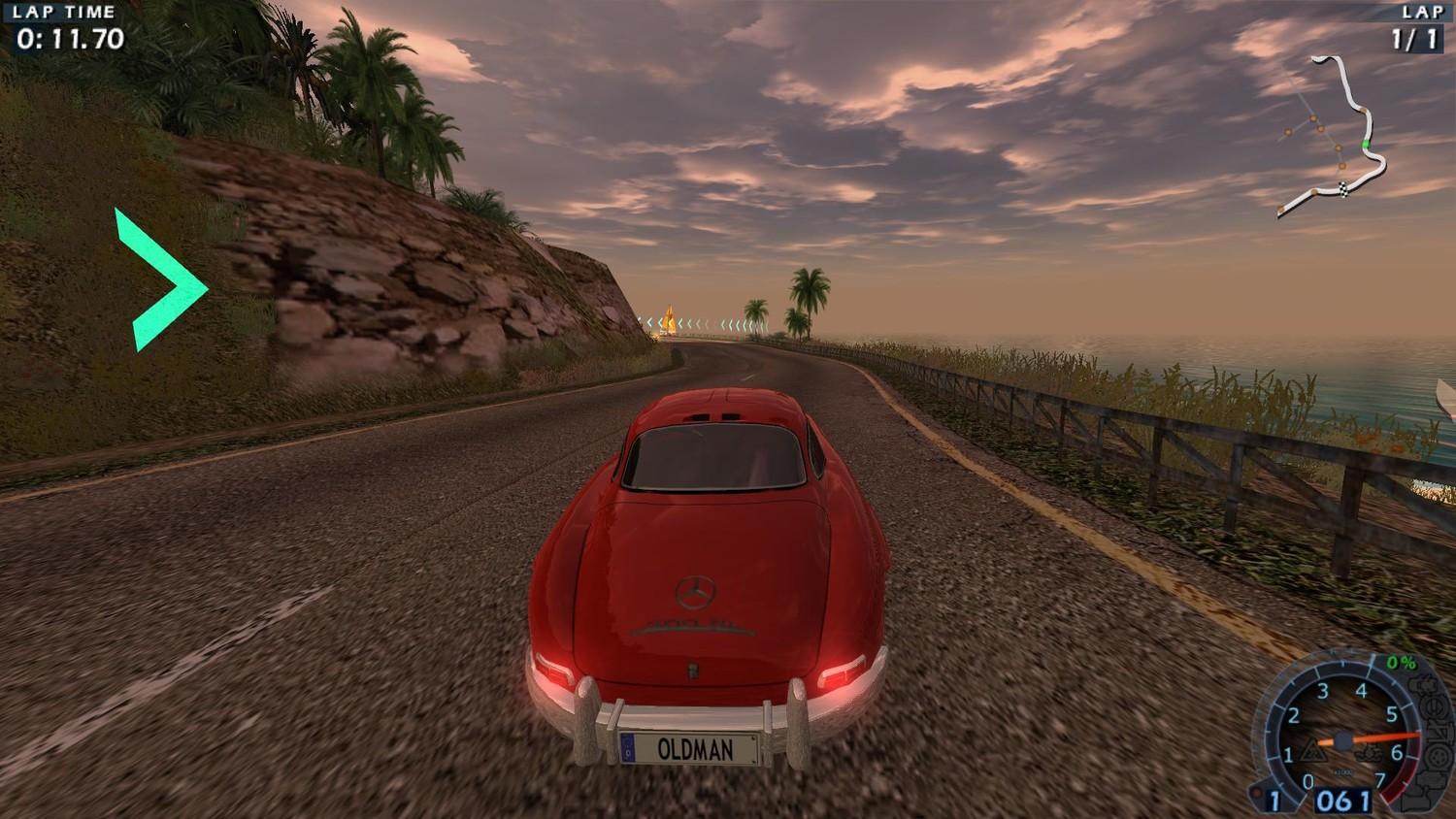Select the green player marker on the minimap
Viewport: 1456px width, 819px height.
pyautogui.click(x=1366, y=145)
